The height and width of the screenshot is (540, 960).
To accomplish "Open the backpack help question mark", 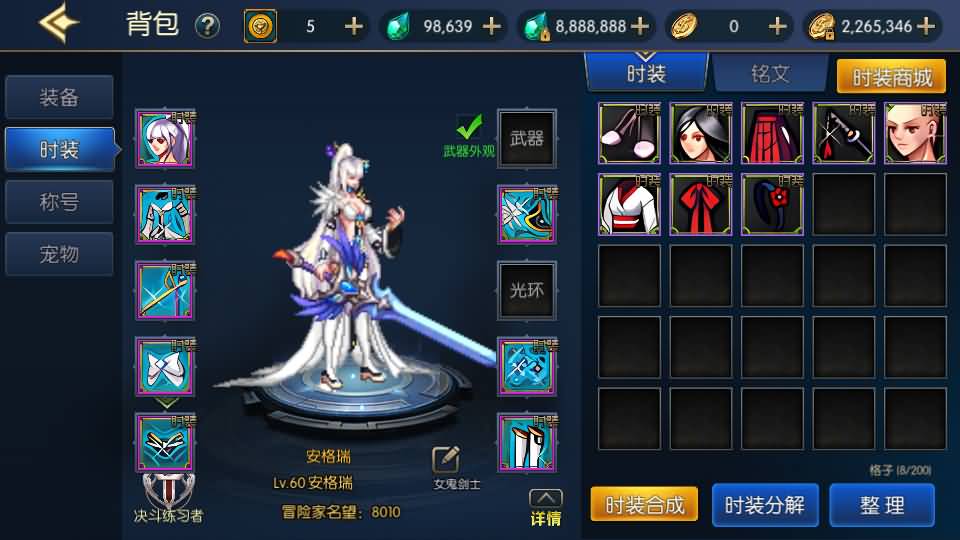I will coord(207,26).
